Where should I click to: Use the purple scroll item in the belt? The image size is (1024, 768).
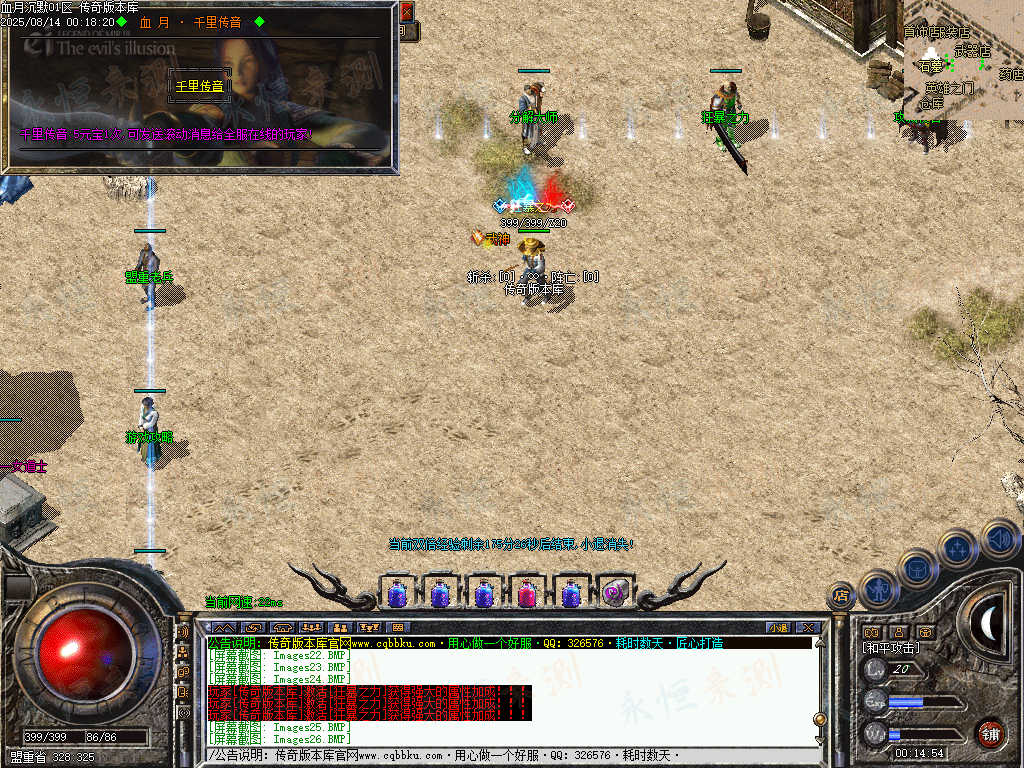614,594
